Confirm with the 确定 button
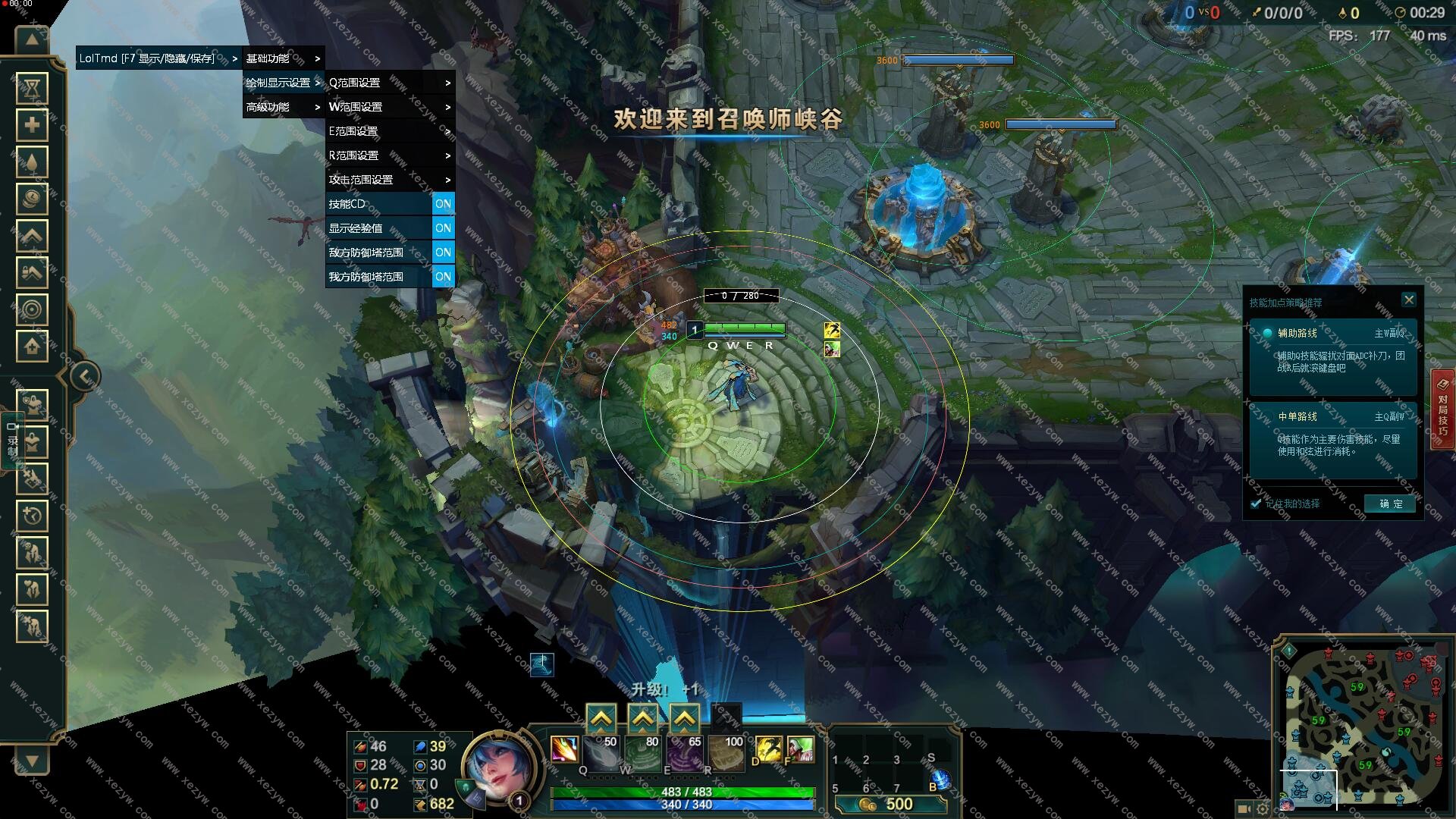Screen dimensions: 1456x819 click(1390, 504)
